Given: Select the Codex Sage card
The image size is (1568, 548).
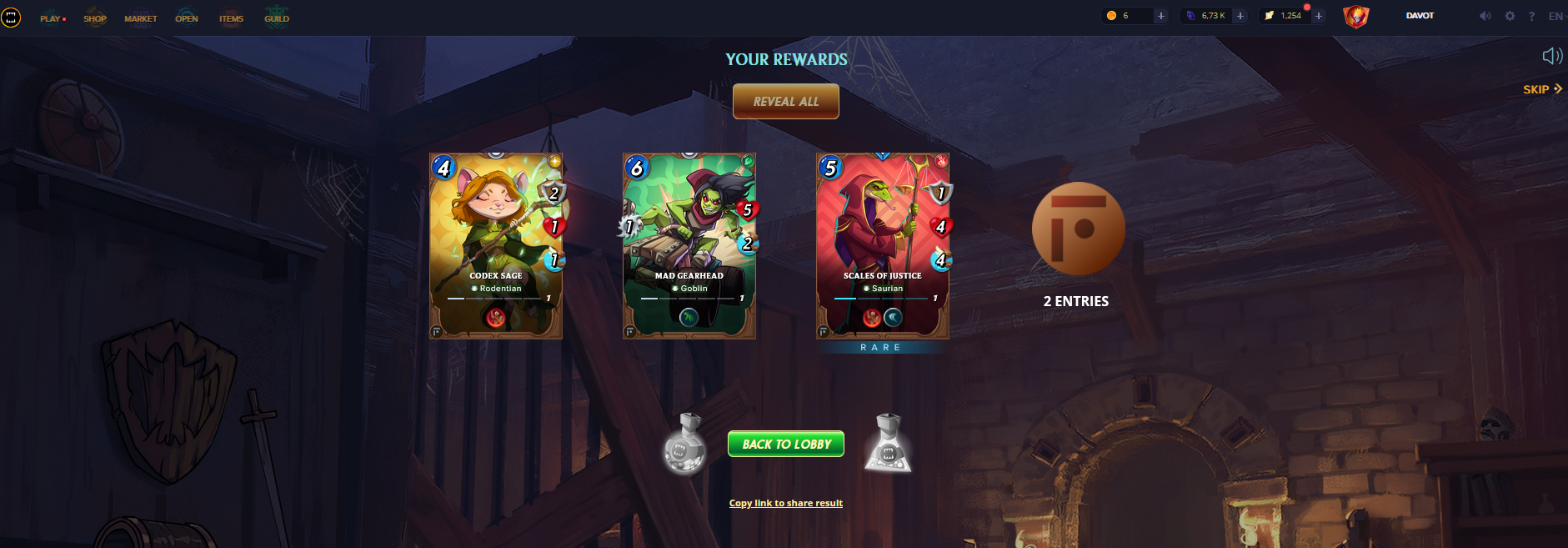Looking at the screenshot, I should tap(496, 246).
